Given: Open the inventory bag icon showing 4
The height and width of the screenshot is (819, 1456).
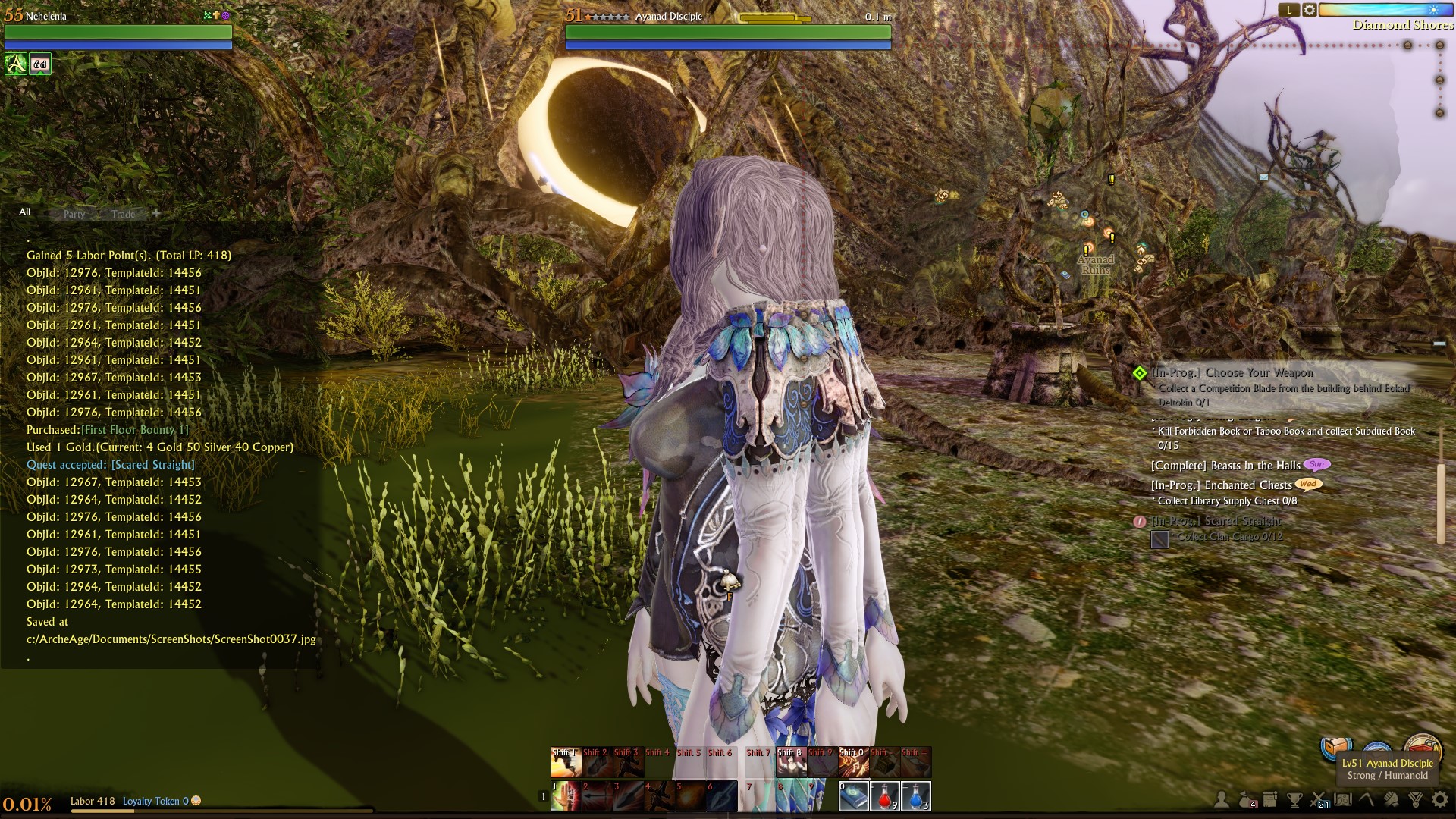Looking at the screenshot, I should 1244,799.
